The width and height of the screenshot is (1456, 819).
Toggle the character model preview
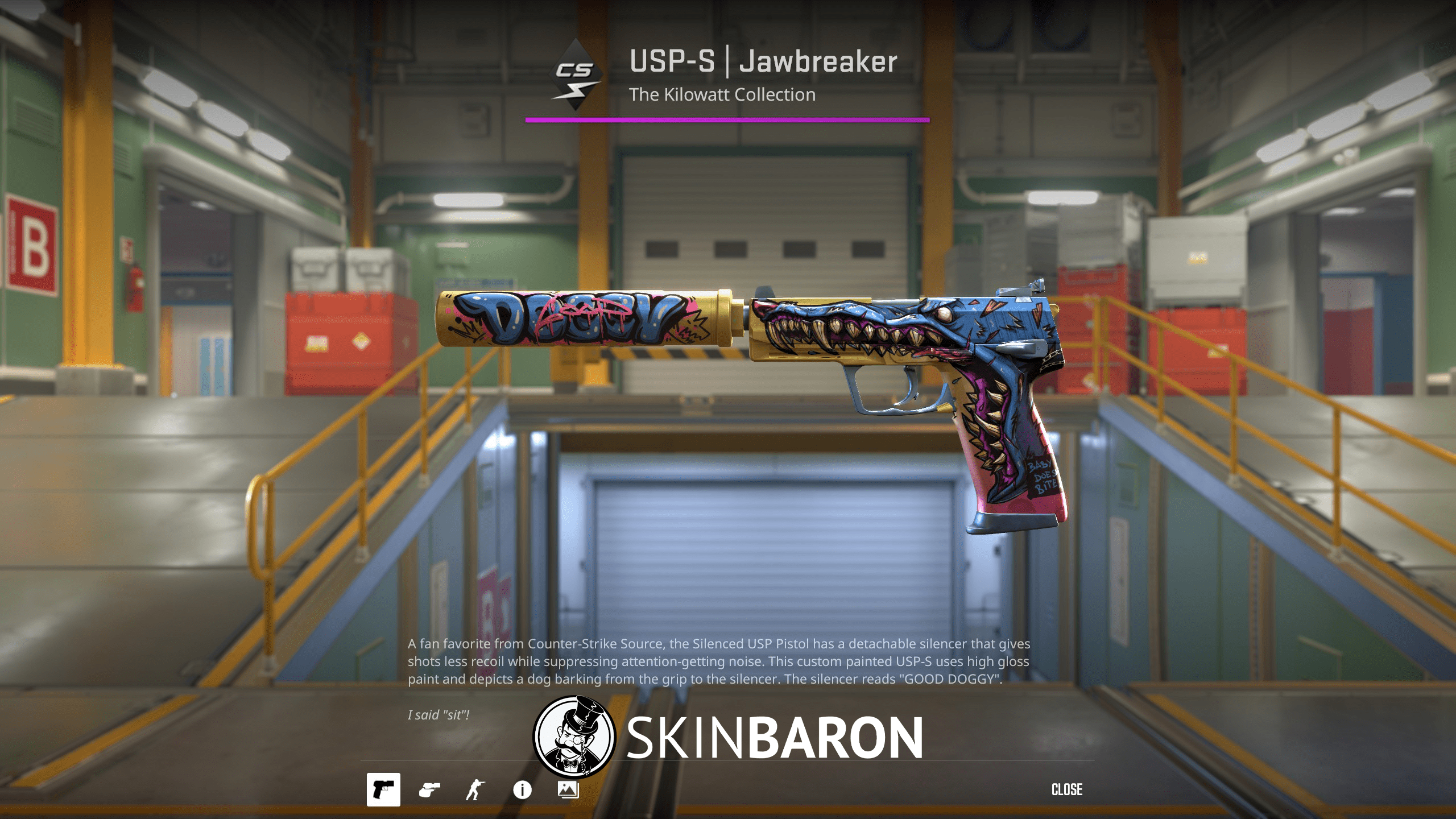pos(481,790)
